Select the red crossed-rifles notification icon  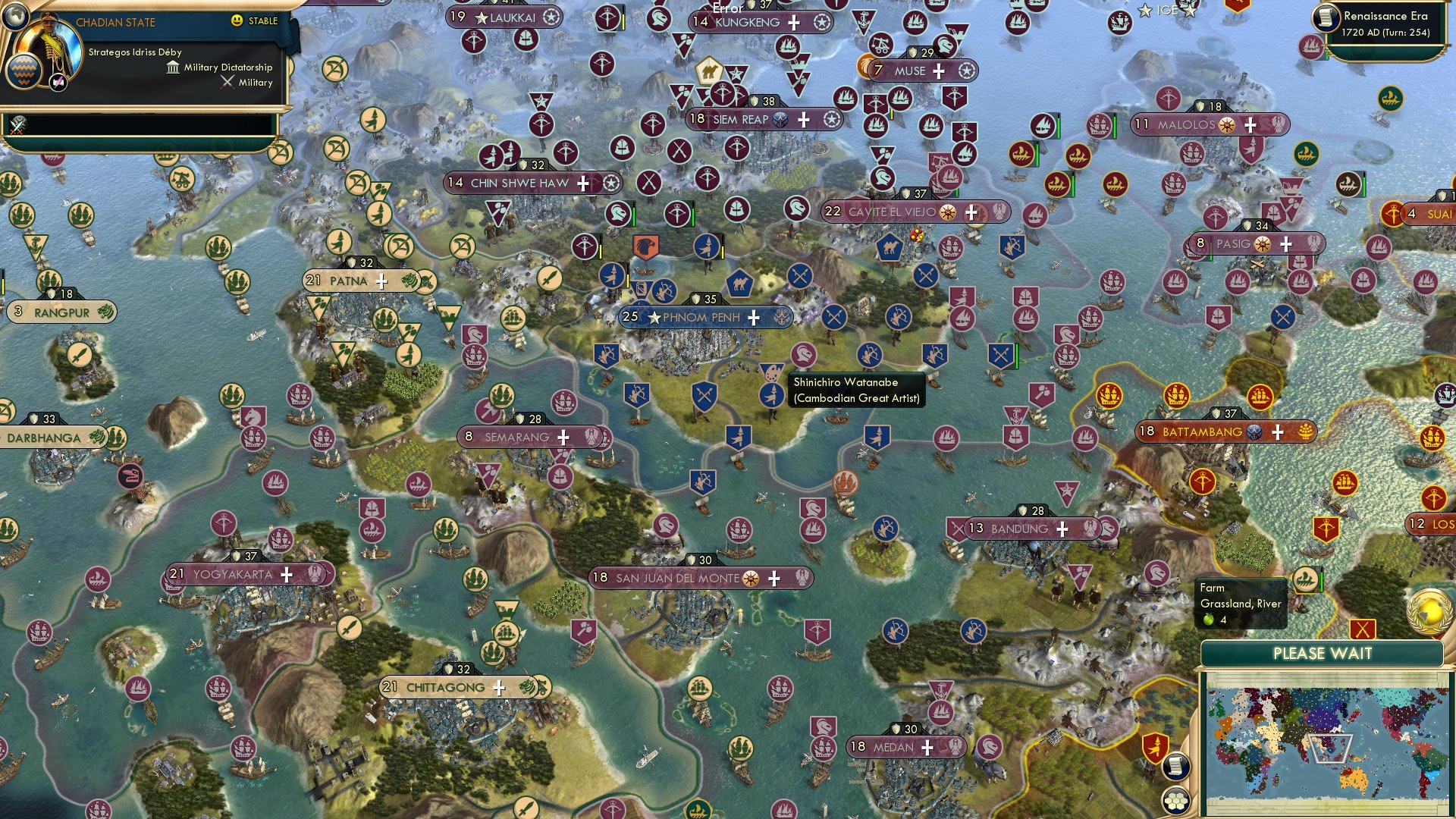tap(1363, 629)
